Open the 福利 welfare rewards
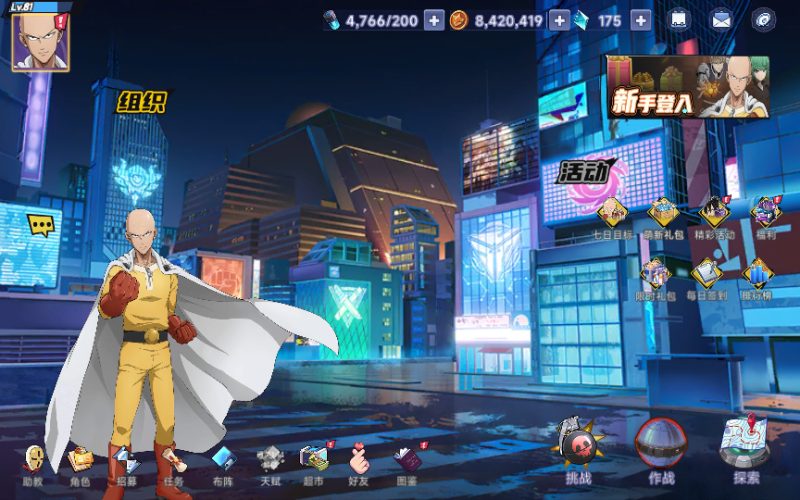Viewport: 800px width, 500px height. (x=765, y=214)
